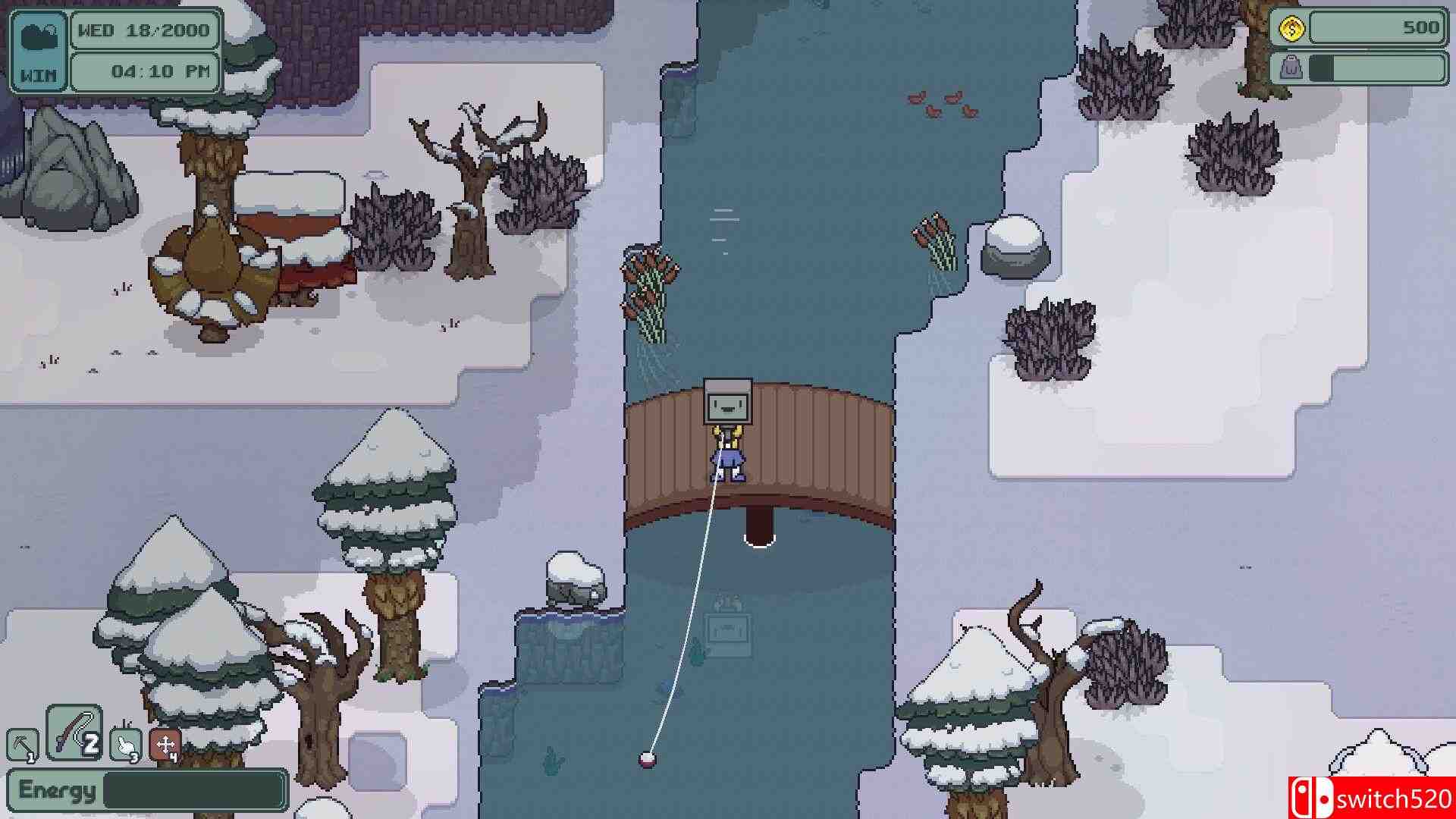The width and height of the screenshot is (1456, 819).
Task: Toggle the Energy label display
Action: click(57, 789)
